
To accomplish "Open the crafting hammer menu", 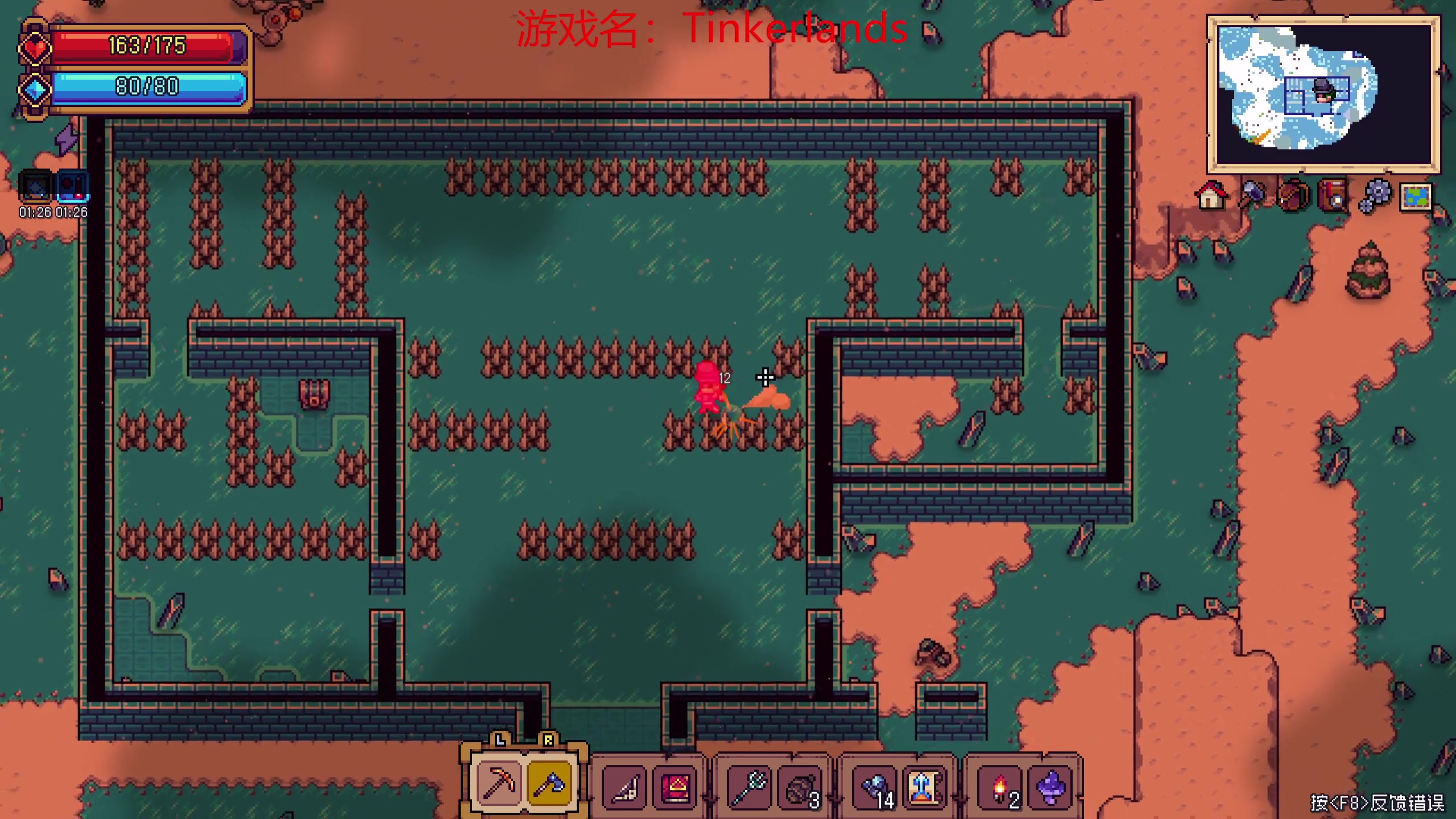I will (x=1252, y=196).
